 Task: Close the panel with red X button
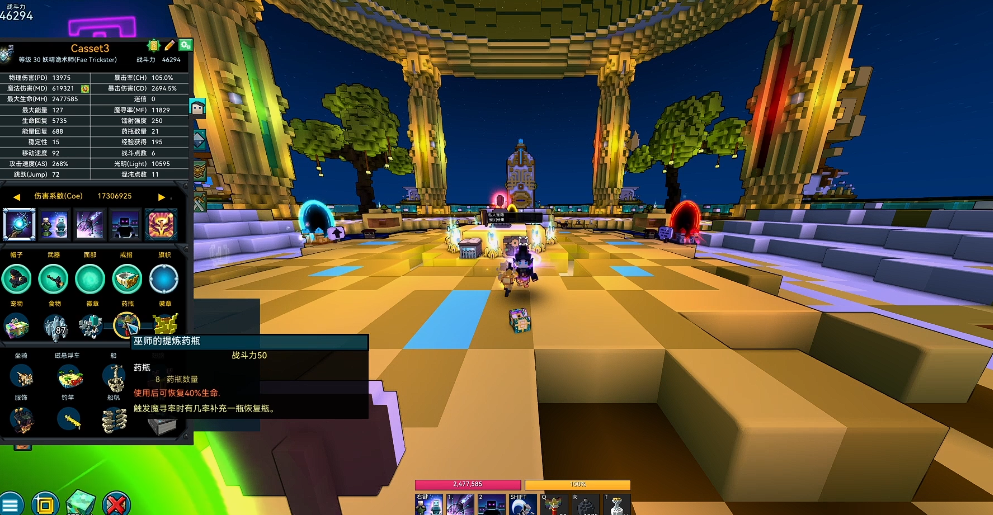pyautogui.click(x=116, y=503)
